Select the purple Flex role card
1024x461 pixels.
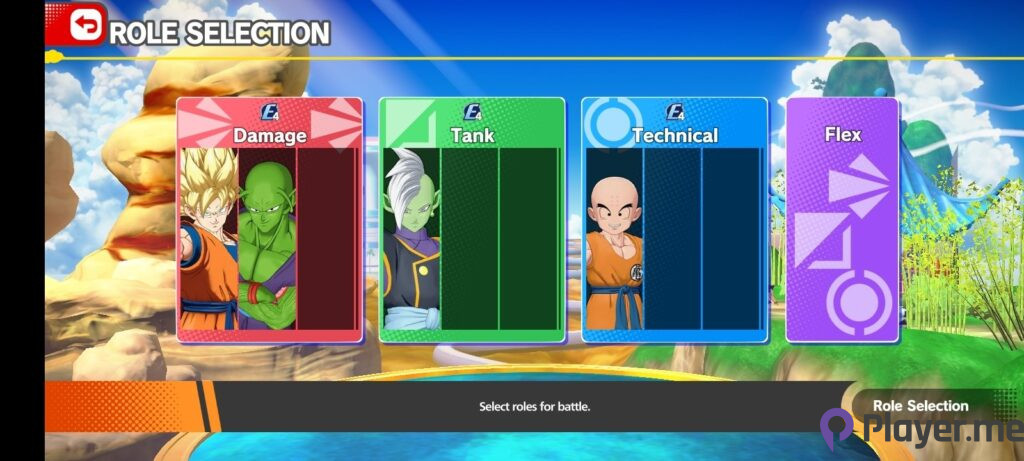(x=842, y=220)
